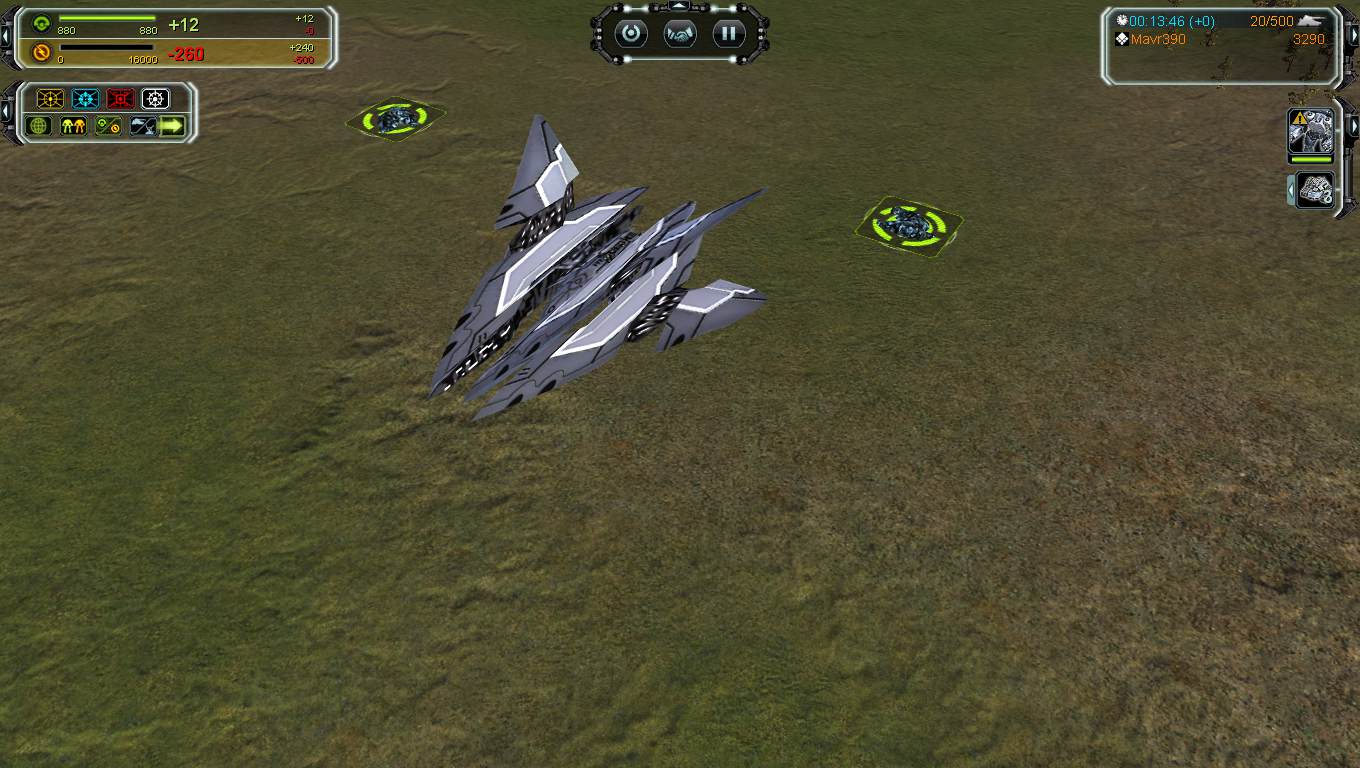Viewport: 1360px width, 768px height.
Task: Toggle the cyan crosshair overlay filter
Action: [85, 99]
